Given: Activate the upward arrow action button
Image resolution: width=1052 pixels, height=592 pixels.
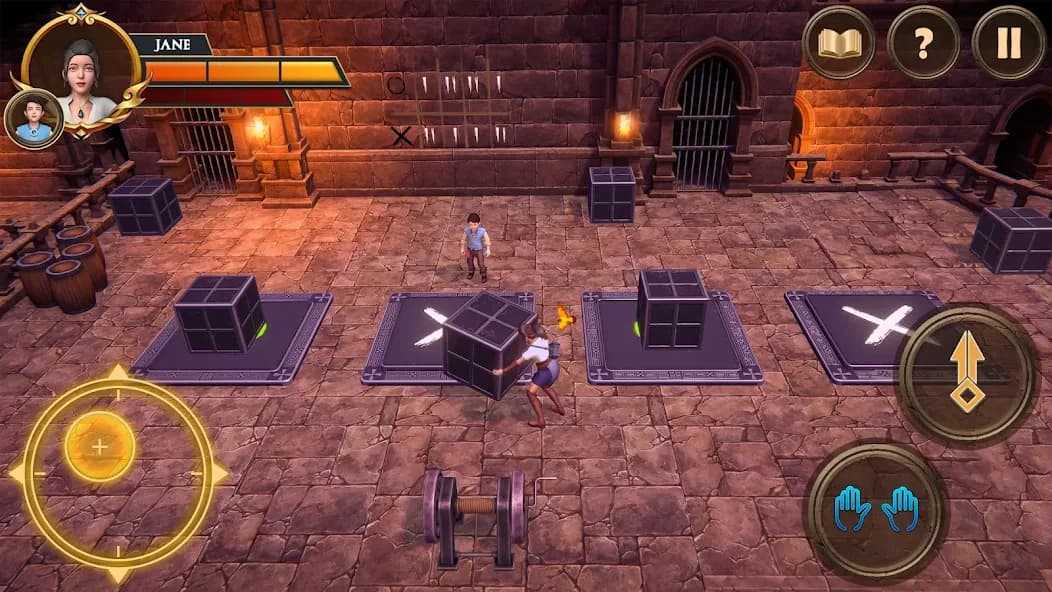Looking at the screenshot, I should [967, 373].
